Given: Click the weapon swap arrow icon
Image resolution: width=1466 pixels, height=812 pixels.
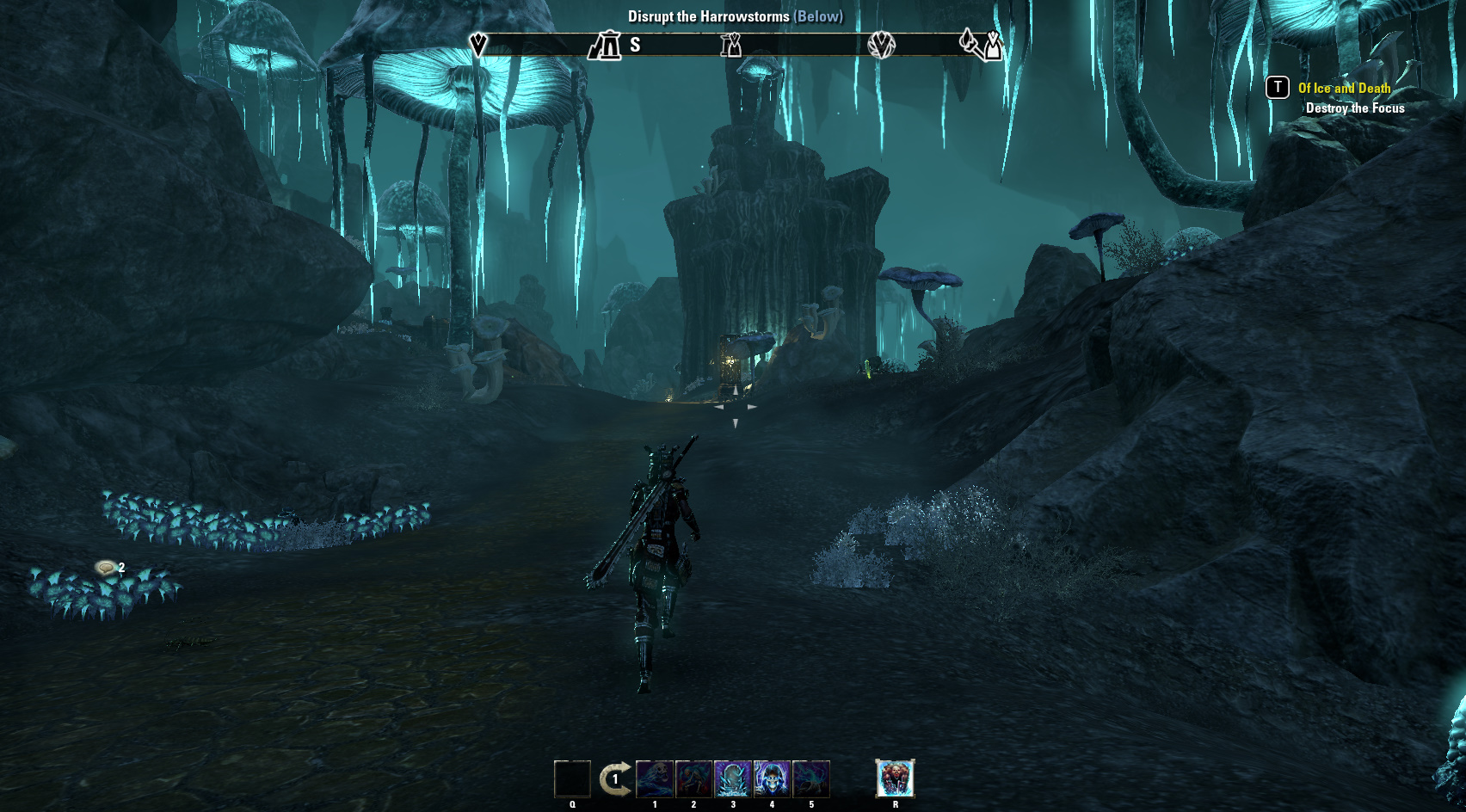Looking at the screenshot, I should point(614,779).
